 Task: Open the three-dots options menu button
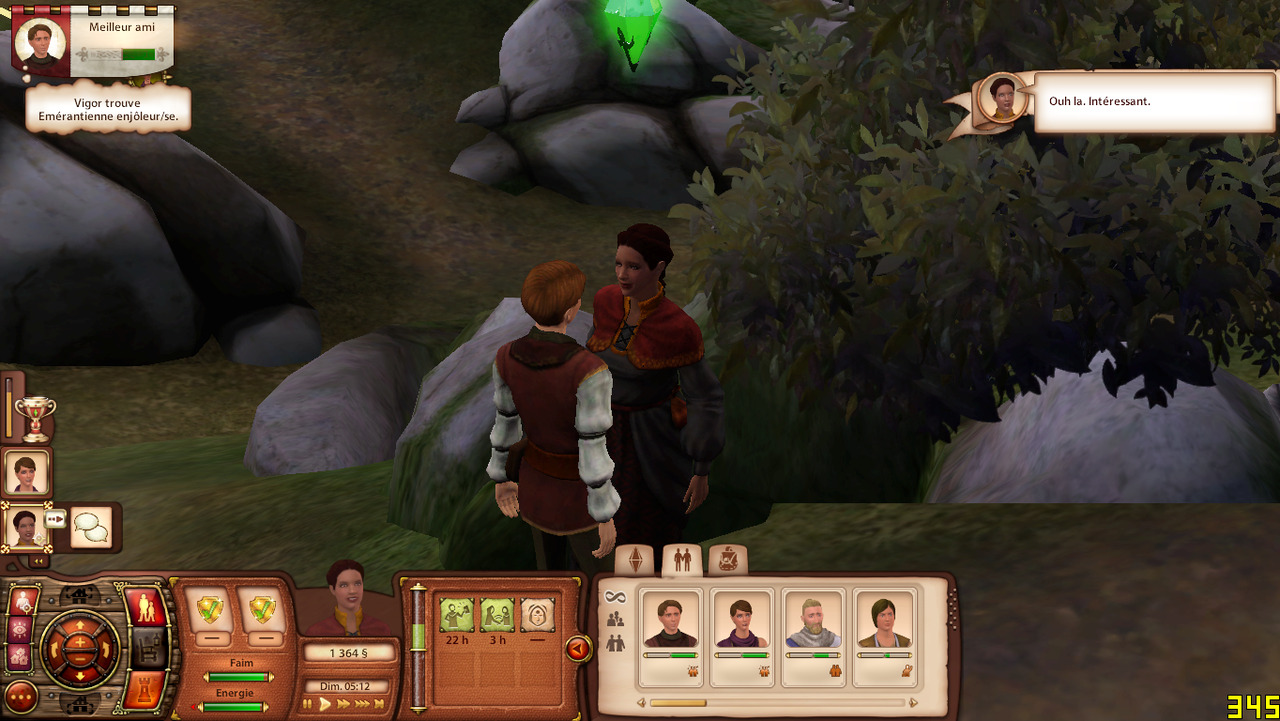pos(21,696)
